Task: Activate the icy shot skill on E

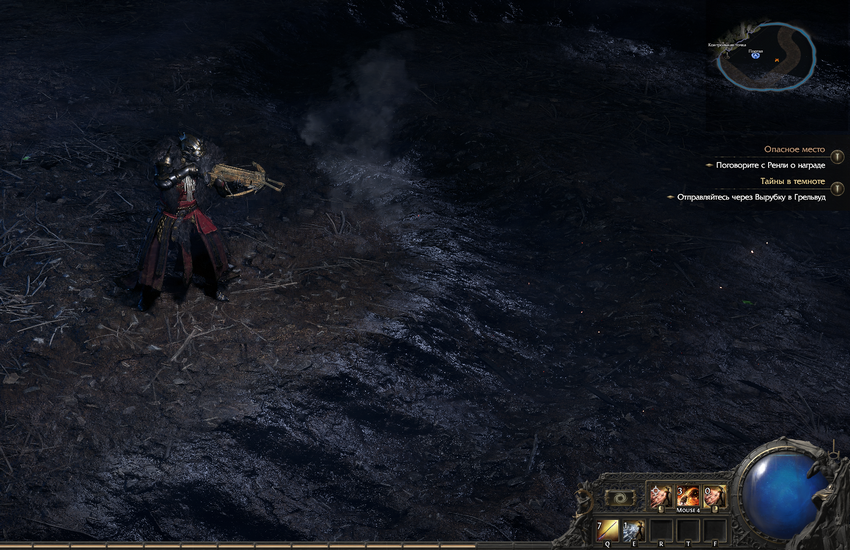Action: [633, 530]
